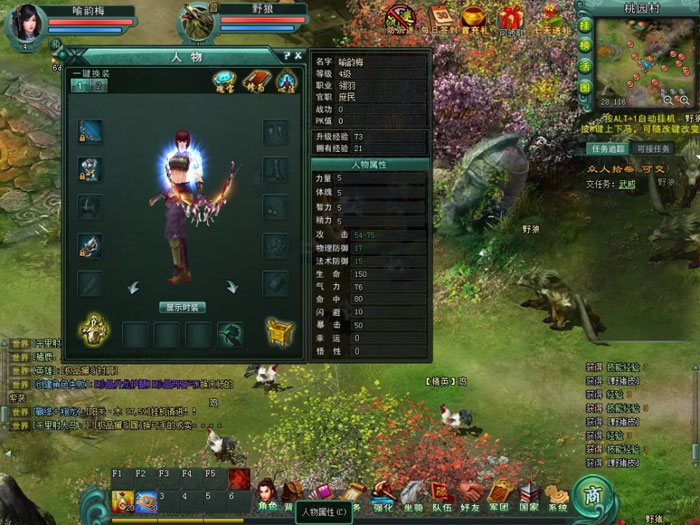Open the daily sign-in (每日签到) calendar
Screen dimensions: 700x525
coord(441,17)
